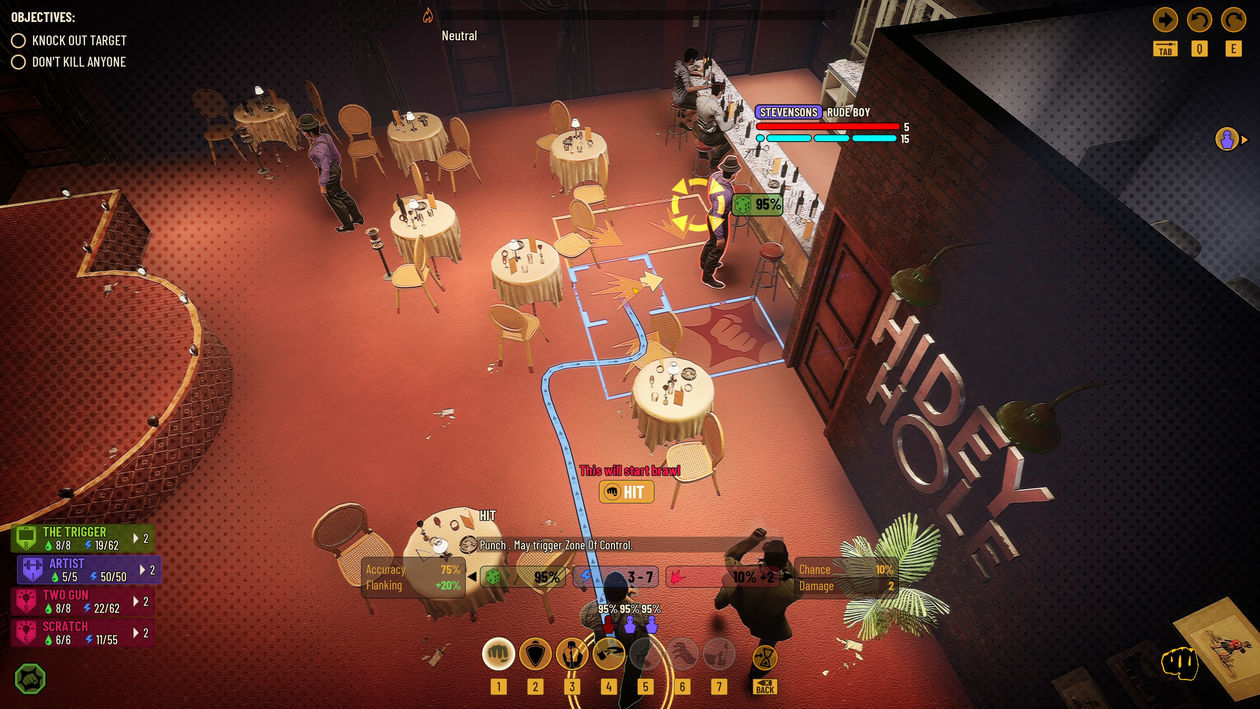Image resolution: width=1260 pixels, height=709 pixels.
Task: Confirm the HIT action button
Action: (627, 491)
